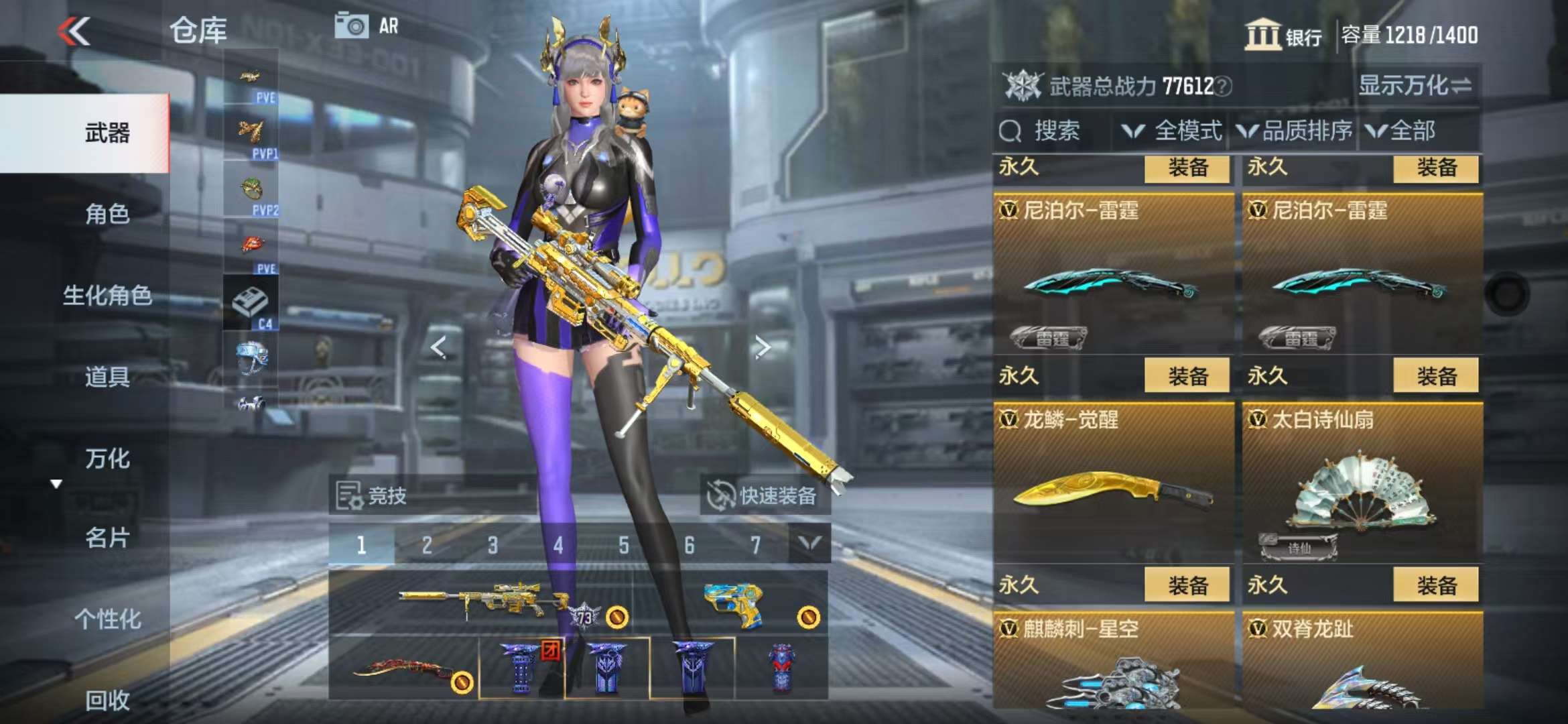Toggle 显示万化 display option
The width and height of the screenshot is (1568, 724).
[x=1415, y=86]
